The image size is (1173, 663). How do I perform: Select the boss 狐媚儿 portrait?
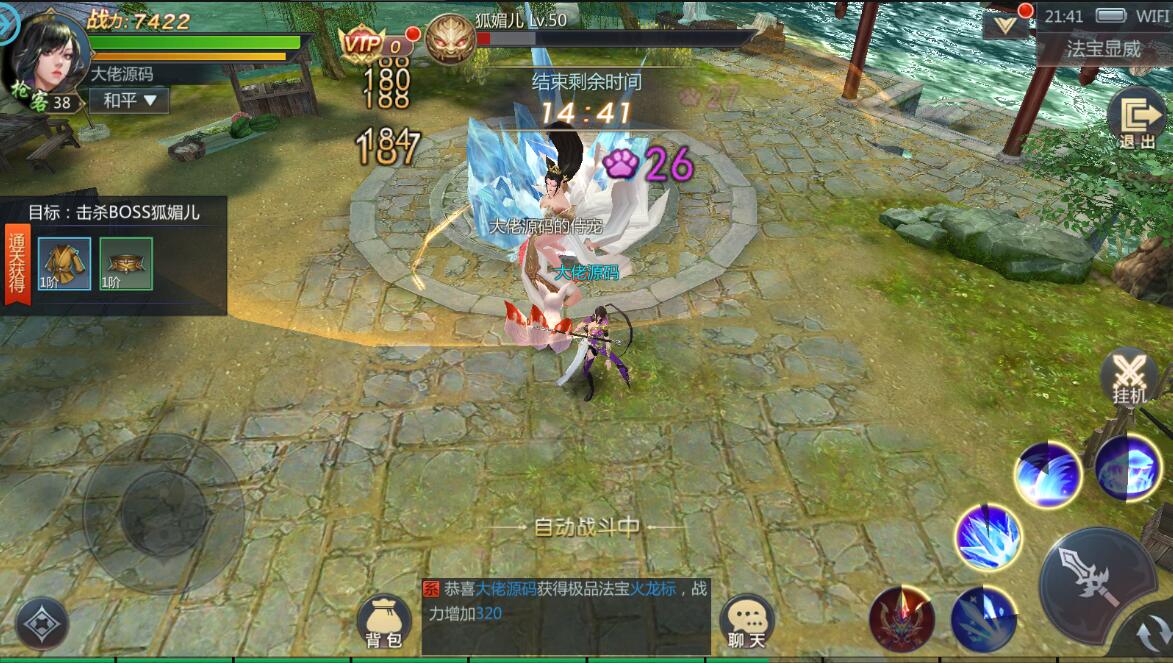[450, 39]
